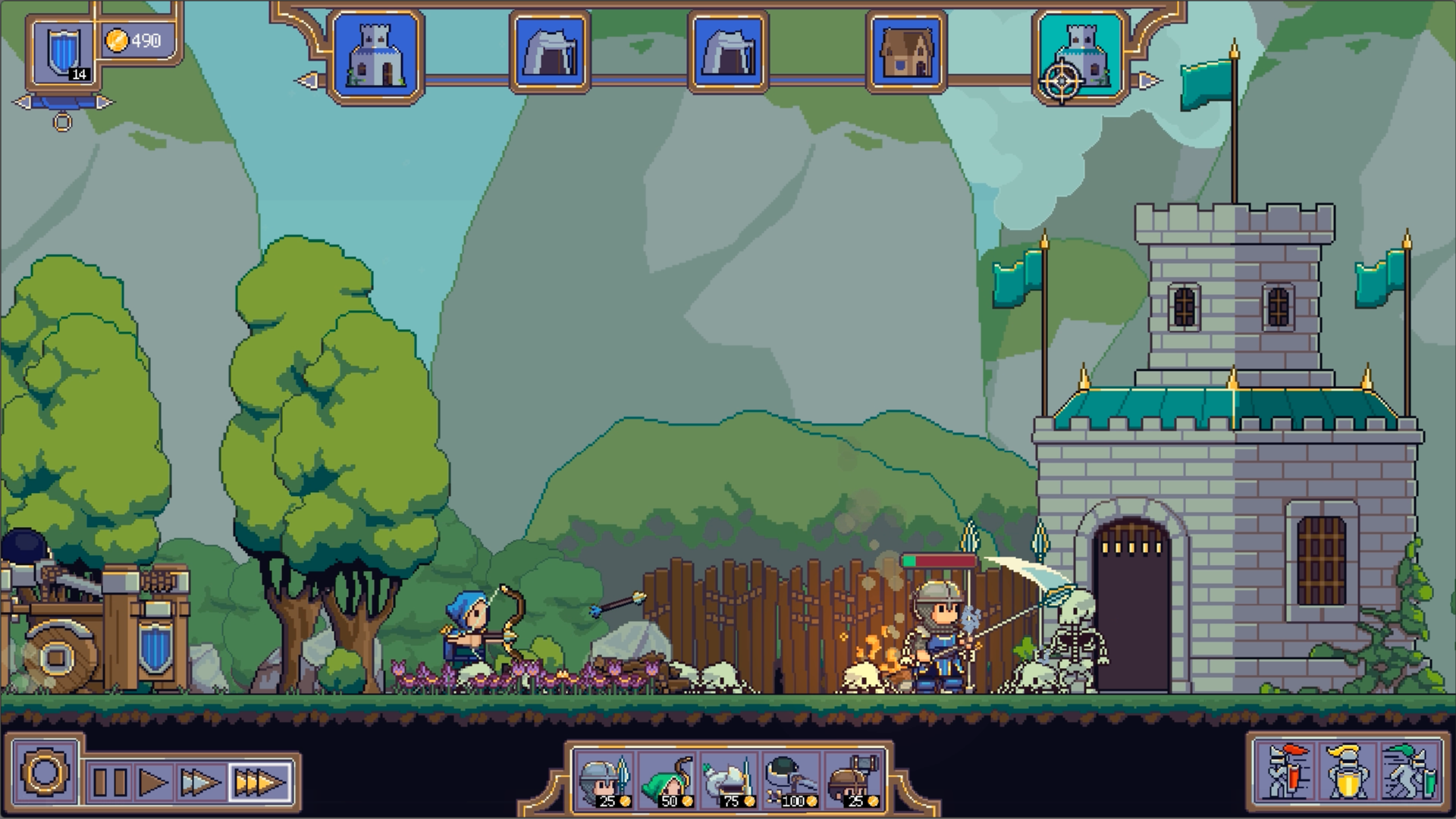Select the brown house location on the map bar
The image size is (1456, 819).
click(906, 53)
